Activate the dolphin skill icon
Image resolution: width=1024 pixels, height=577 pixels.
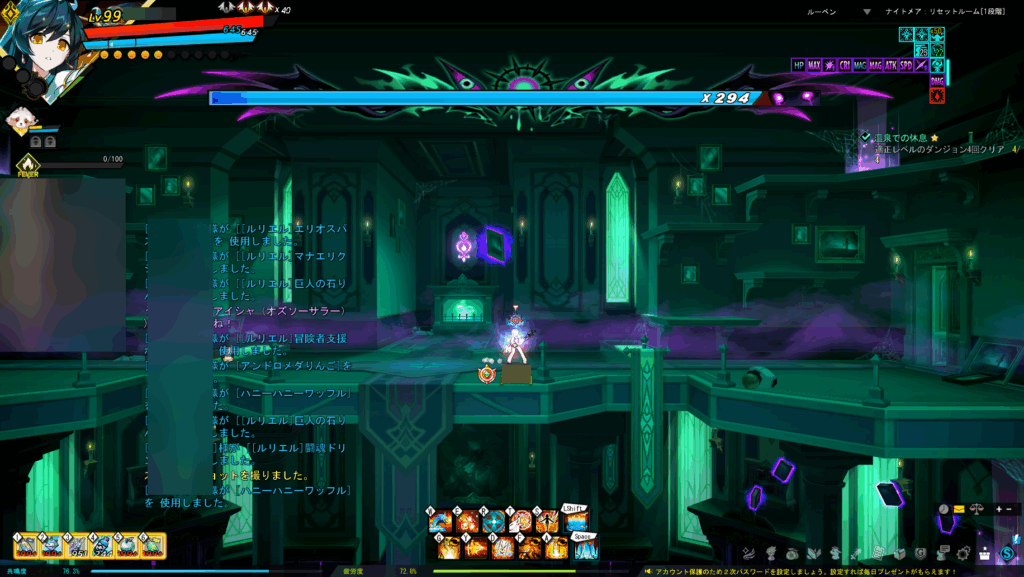[x=441, y=521]
